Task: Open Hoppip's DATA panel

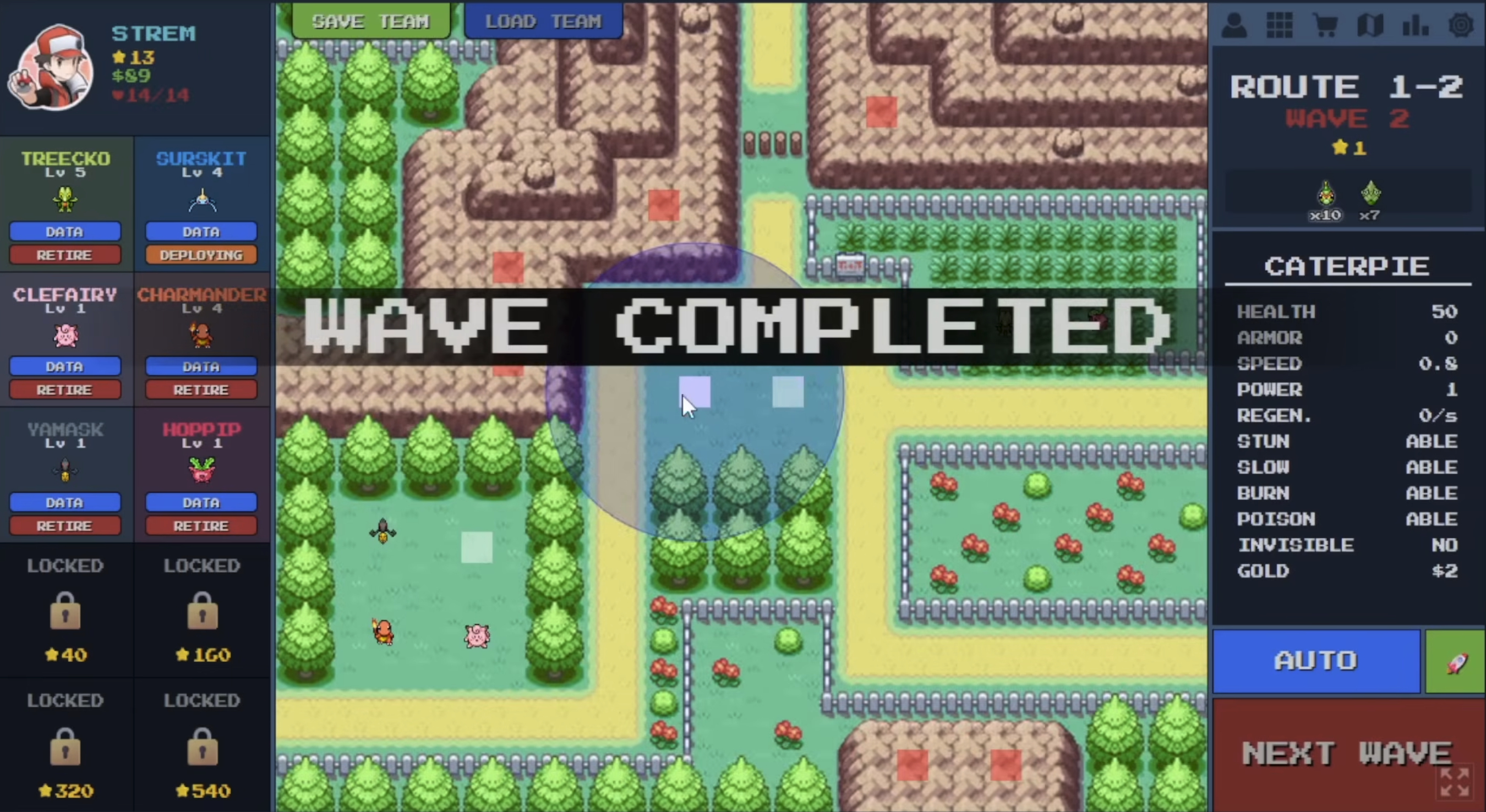Action: (x=201, y=502)
